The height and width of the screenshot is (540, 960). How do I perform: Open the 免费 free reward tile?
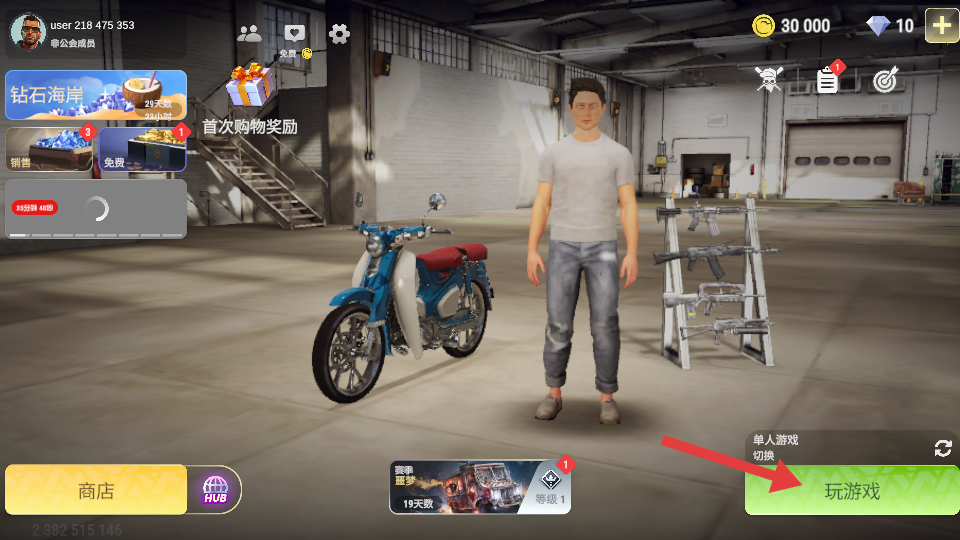[142, 149]
